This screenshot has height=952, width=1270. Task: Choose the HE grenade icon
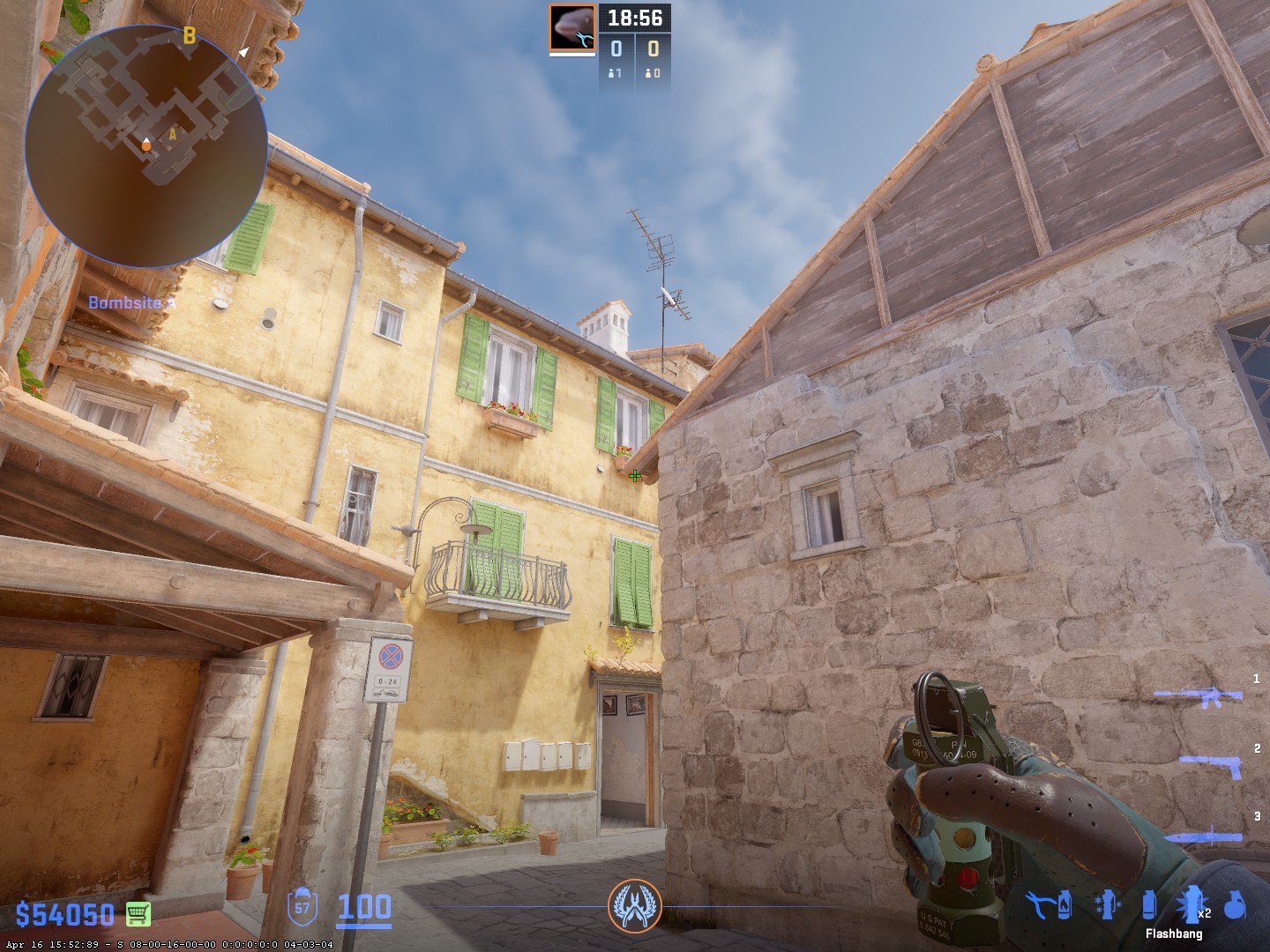click(1235, 904)
